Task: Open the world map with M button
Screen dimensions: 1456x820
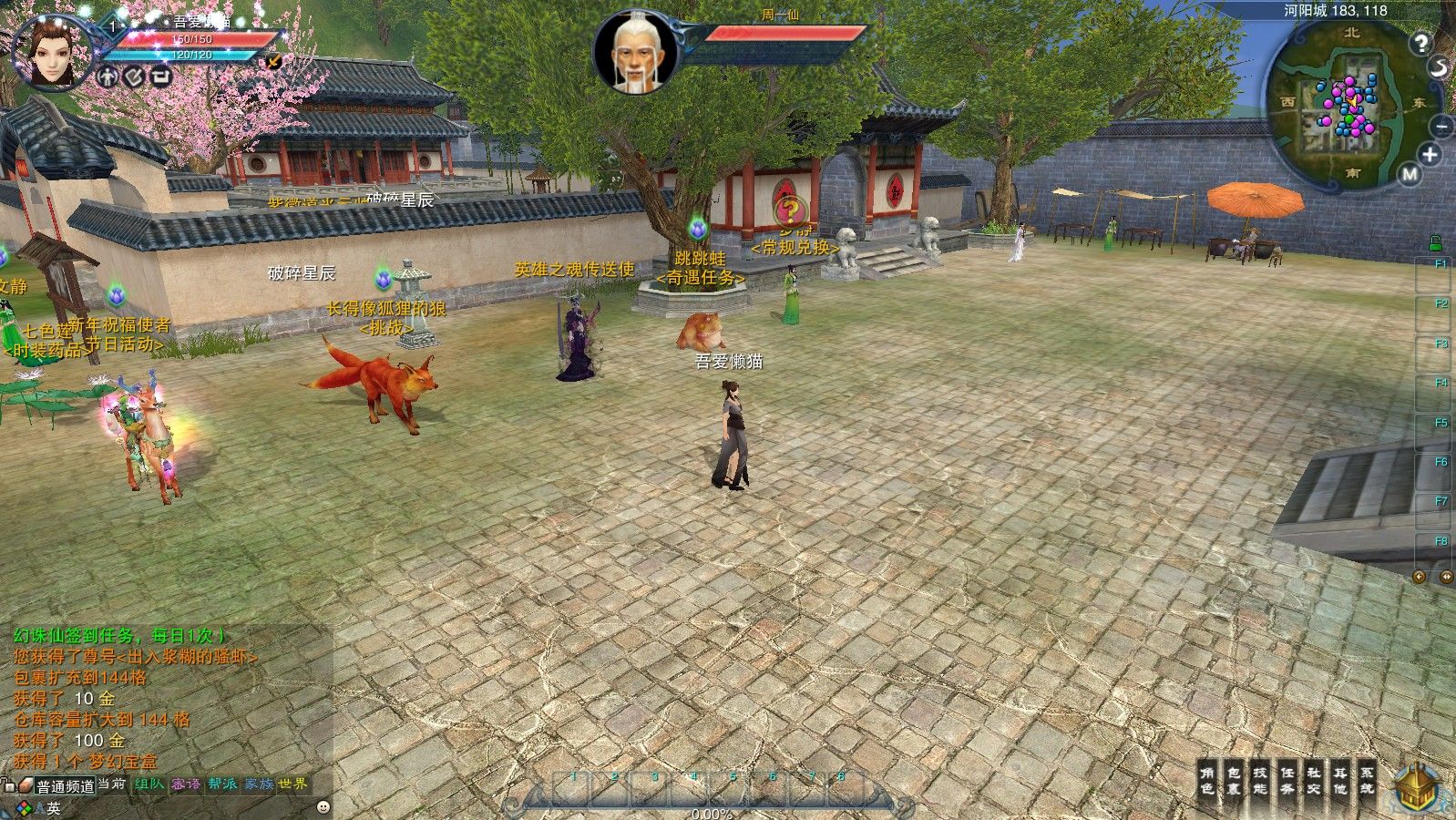Action: (x=1410, y=174)
